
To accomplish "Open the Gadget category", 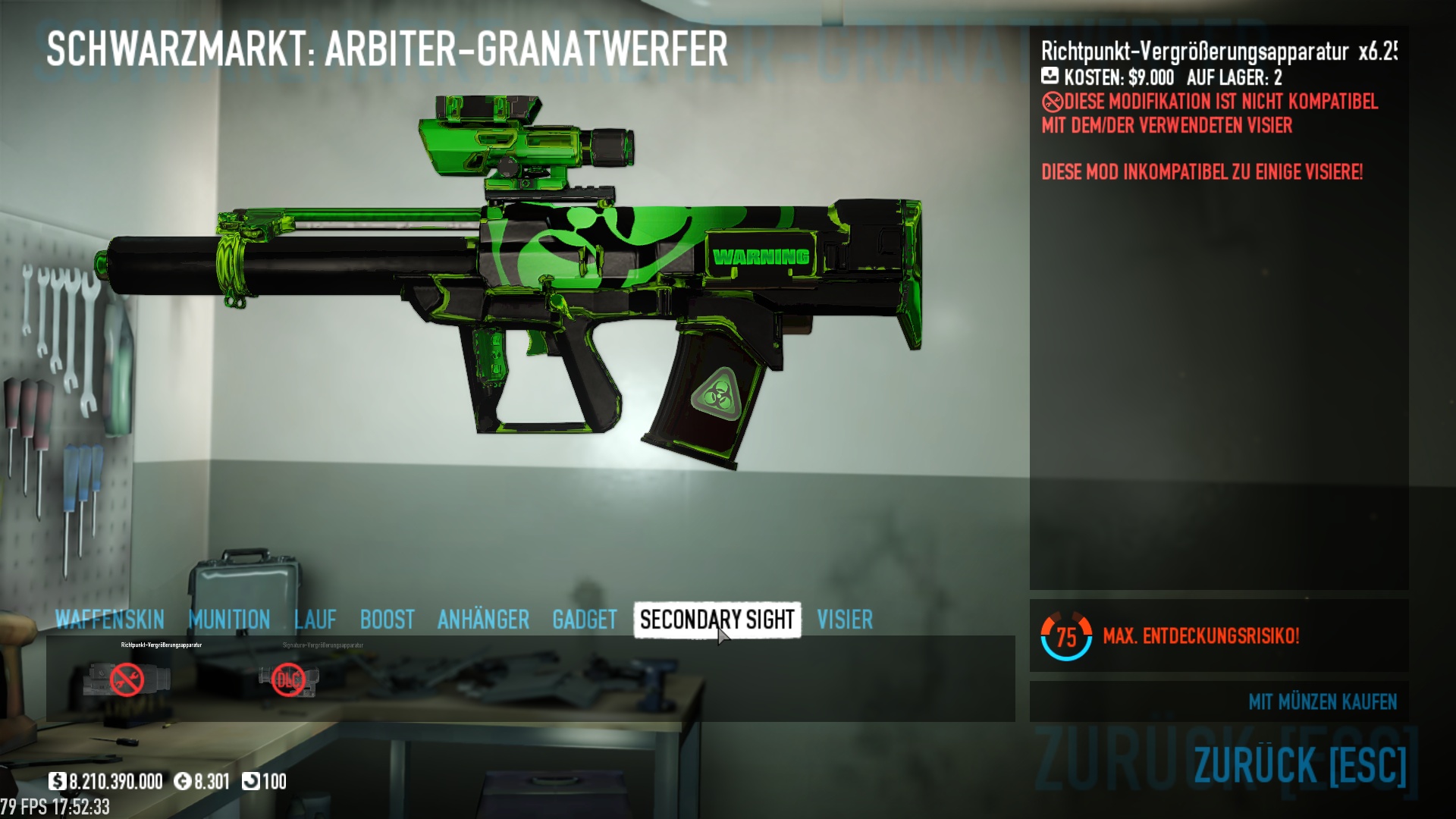I will (x=584, y=620).
